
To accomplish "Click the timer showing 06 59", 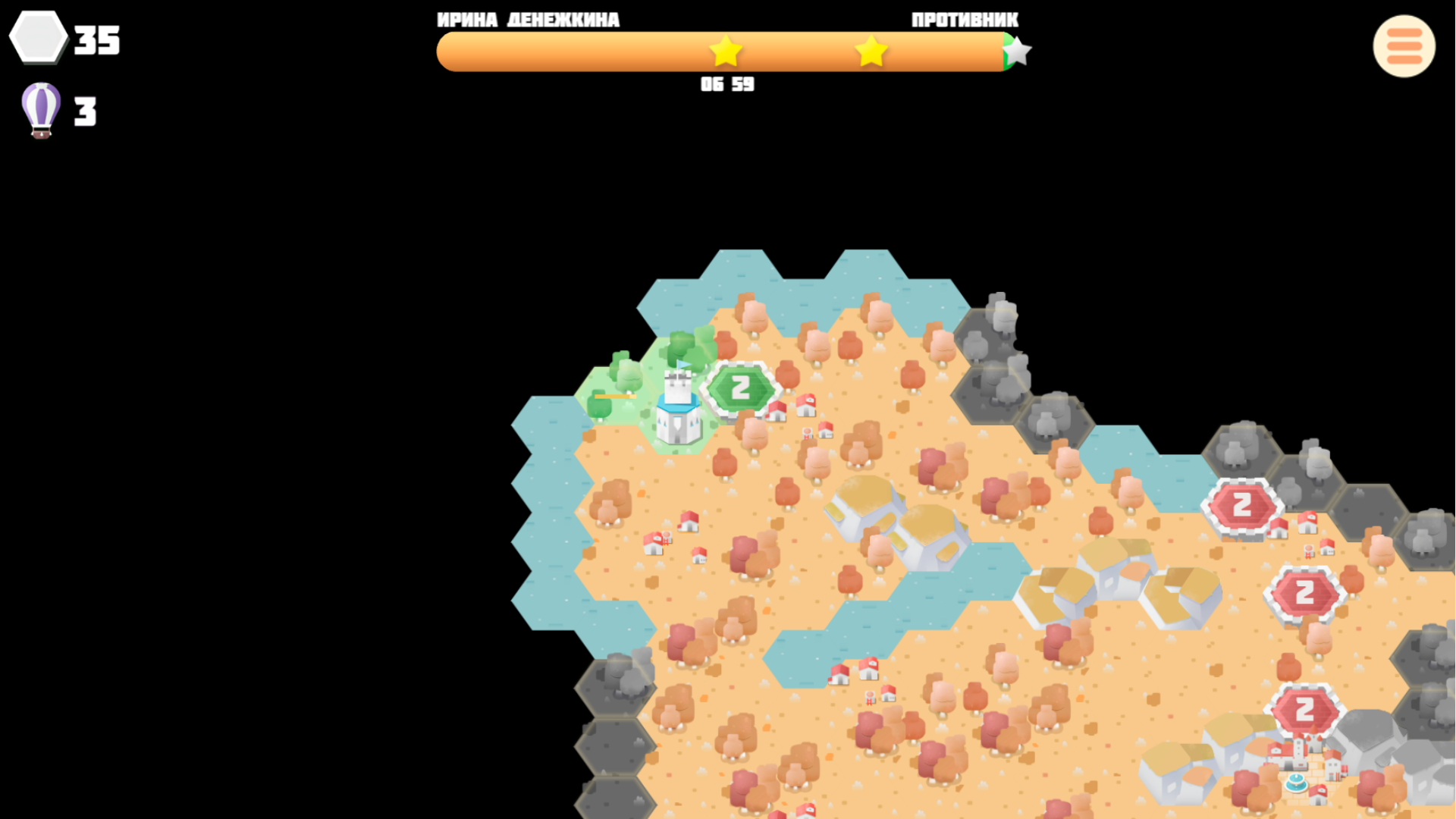I will point(726,84).
